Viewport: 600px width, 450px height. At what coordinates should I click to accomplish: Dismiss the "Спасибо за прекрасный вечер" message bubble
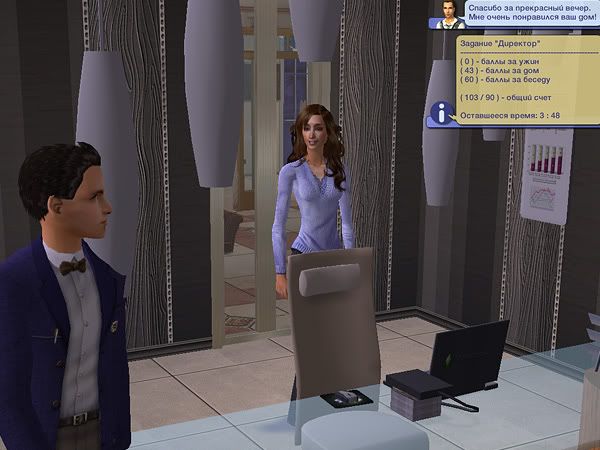pyautogui.click(x=525, y=15)
